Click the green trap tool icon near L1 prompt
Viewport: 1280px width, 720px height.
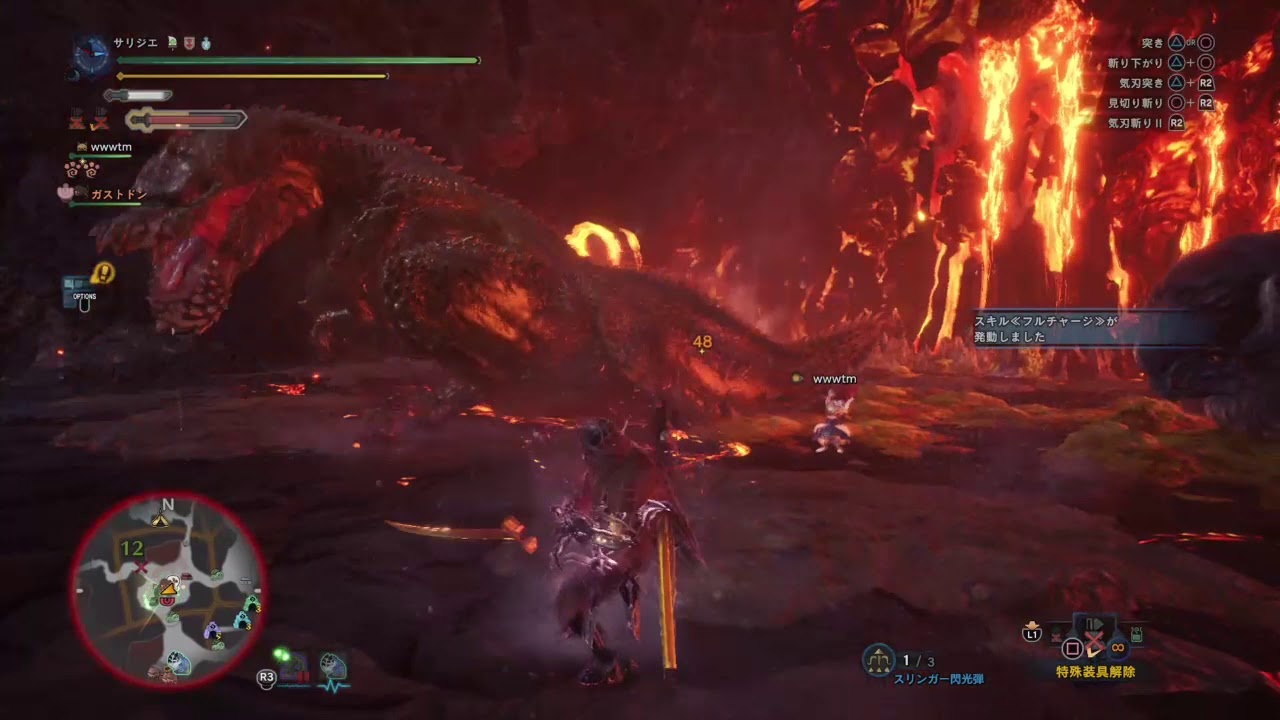tap(1136, 634)
